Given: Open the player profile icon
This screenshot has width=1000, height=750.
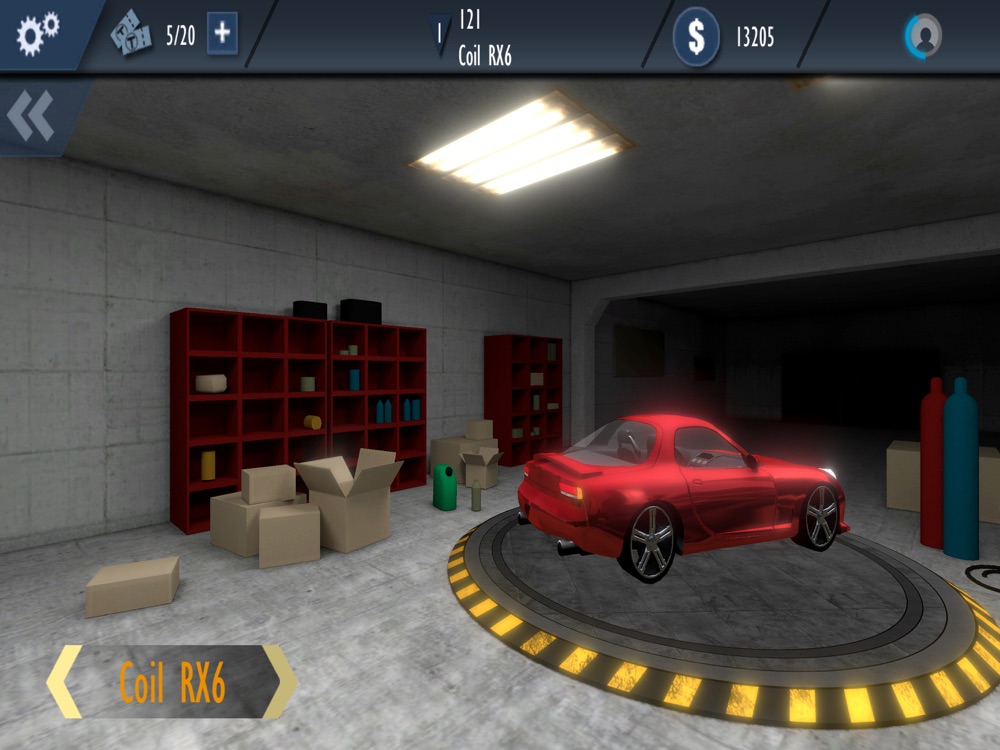Looking at the screenshot, I should tap(924, 37).
